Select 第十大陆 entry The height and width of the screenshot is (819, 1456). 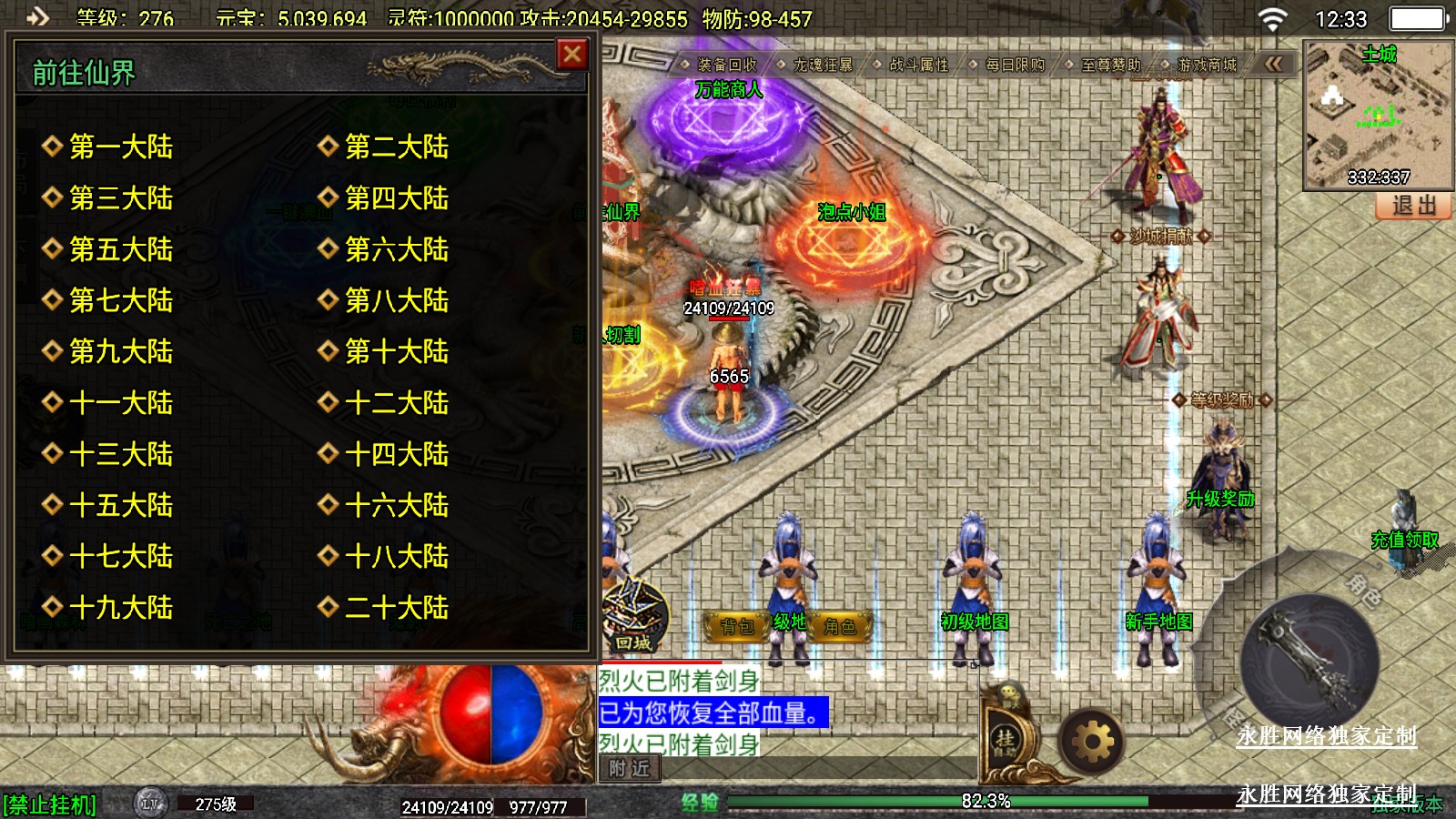click(396, 351)
